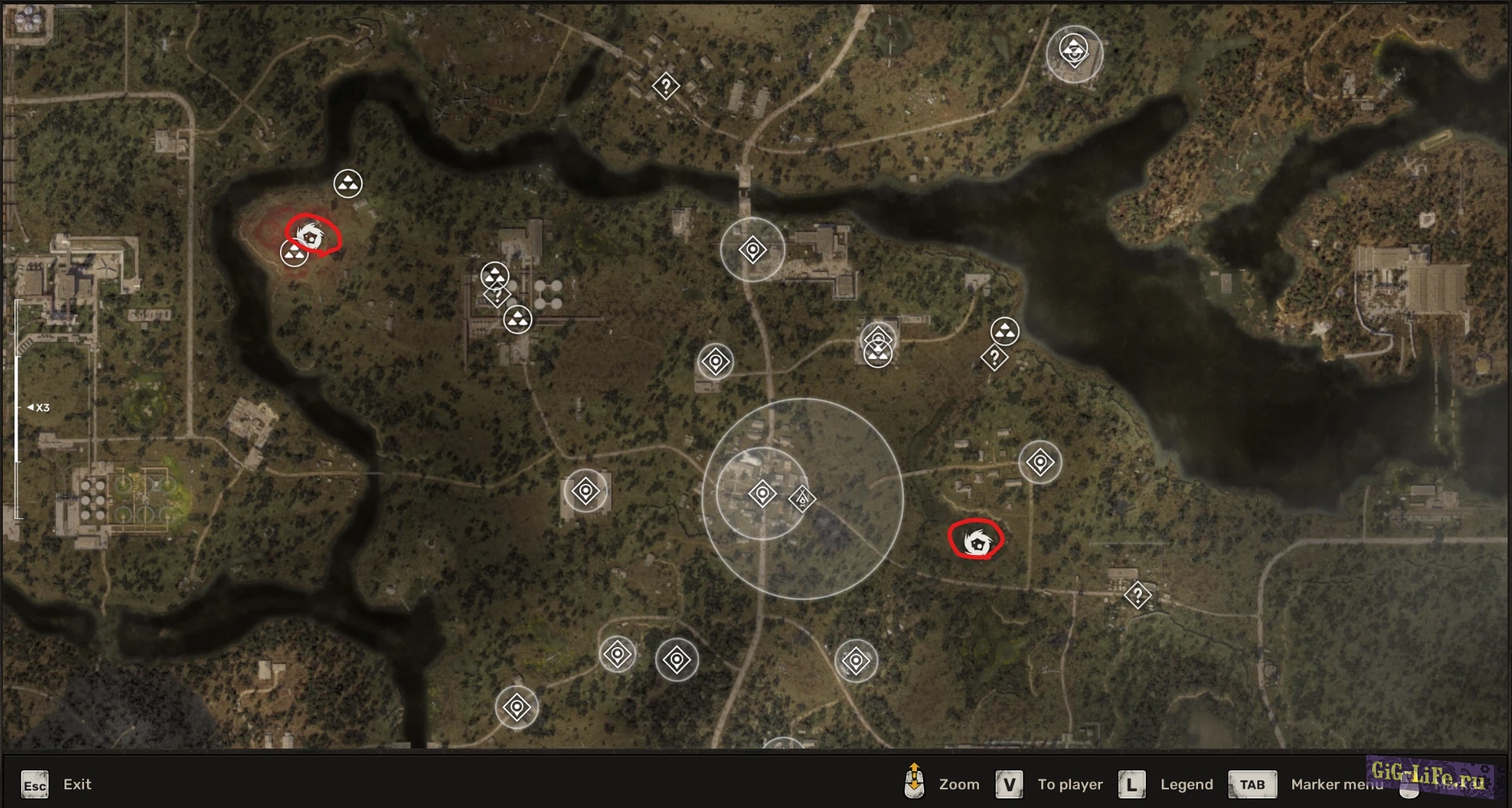Screen dimensions: 1512x808
Task: Click the diamond pin marker near the bottom-left roads
Action: (518, 706)
